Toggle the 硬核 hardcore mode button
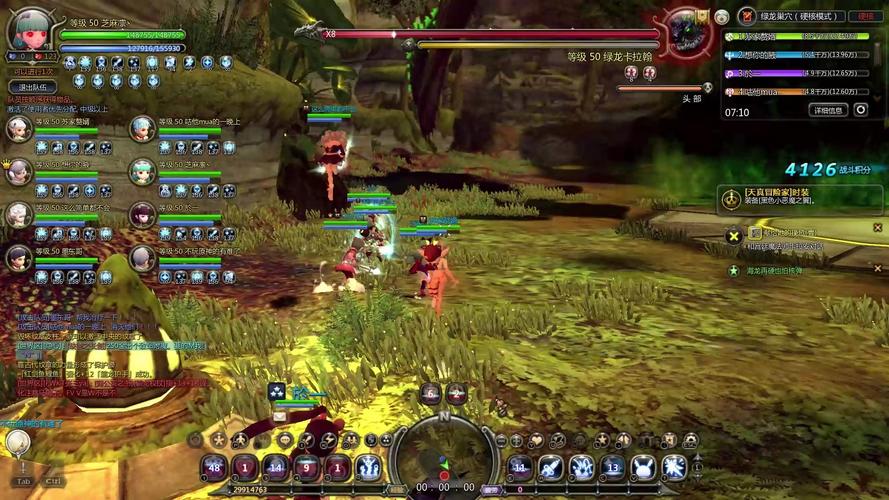The width and height of the screenshot is (889, 500). (x=863, y=16)
